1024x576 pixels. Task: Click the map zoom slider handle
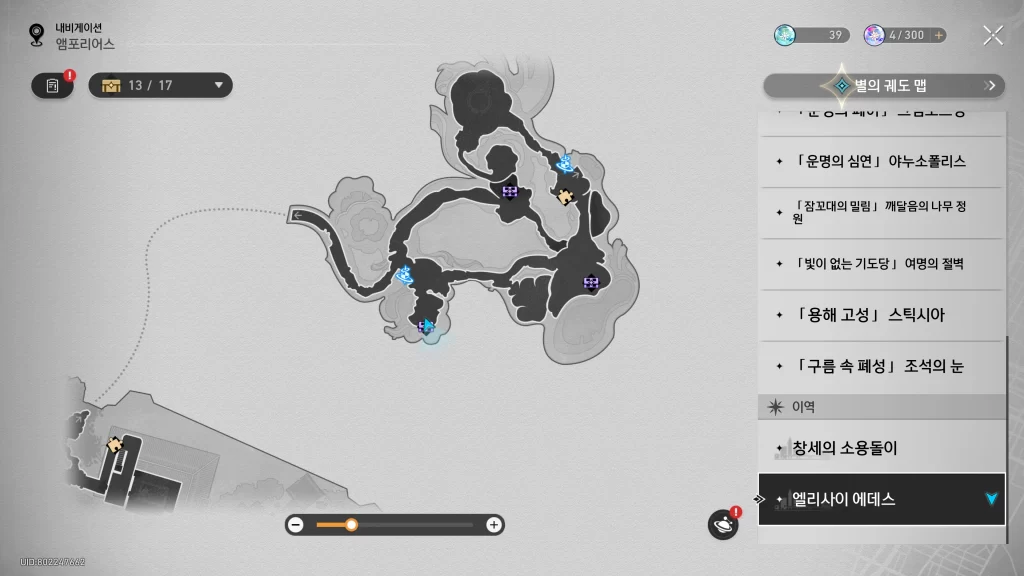coord(351,524)
